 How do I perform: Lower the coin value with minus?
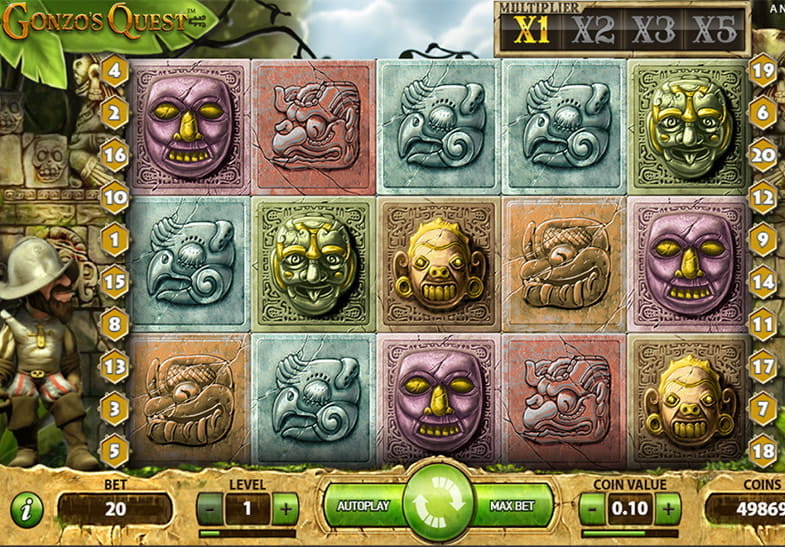[591, 508]
